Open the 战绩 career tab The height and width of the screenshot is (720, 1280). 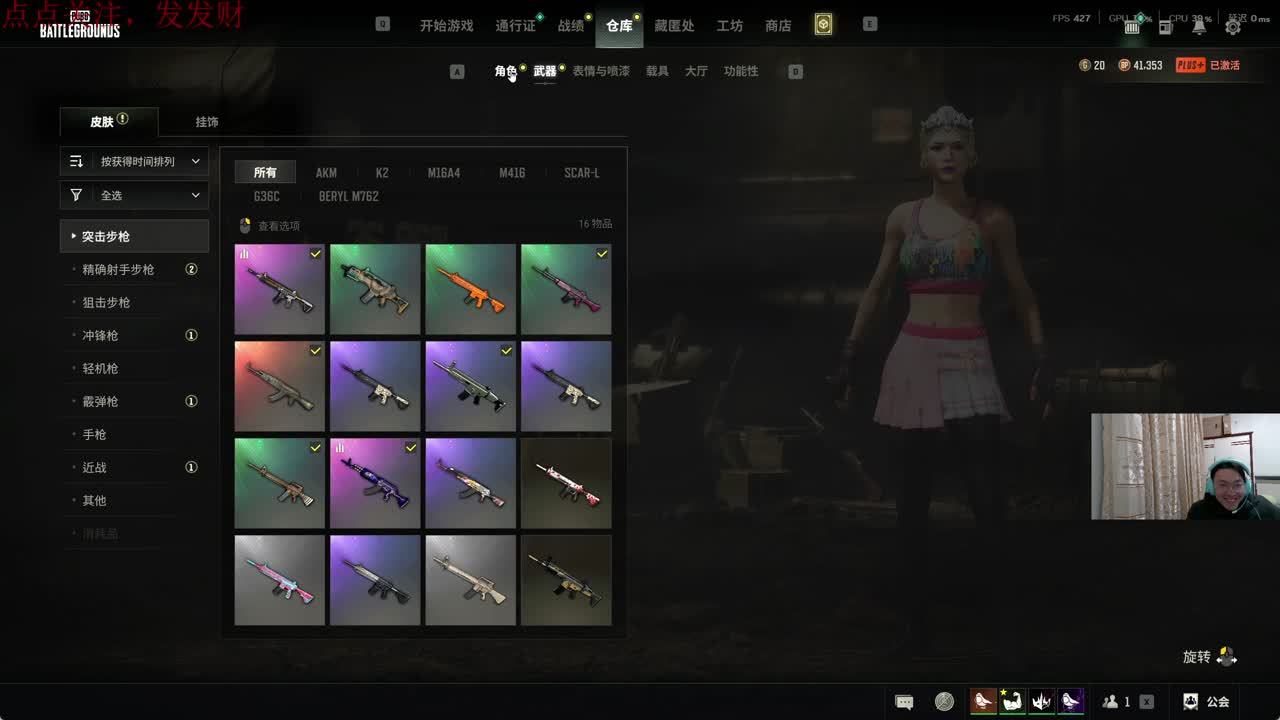571,26
